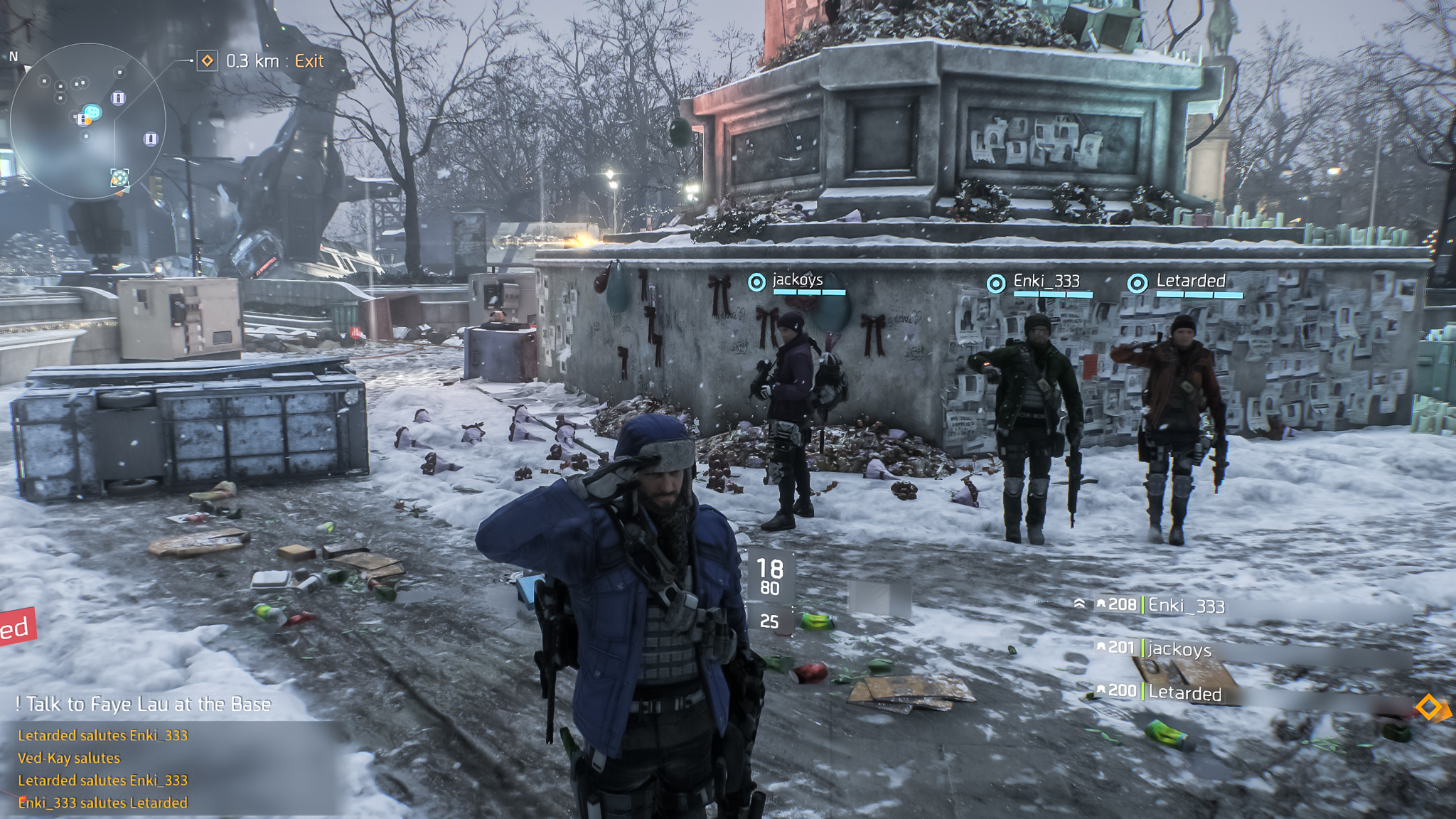Open the emote chat log
The height and width of the screenshot is (819, 1456).
(x=103, y=769)
